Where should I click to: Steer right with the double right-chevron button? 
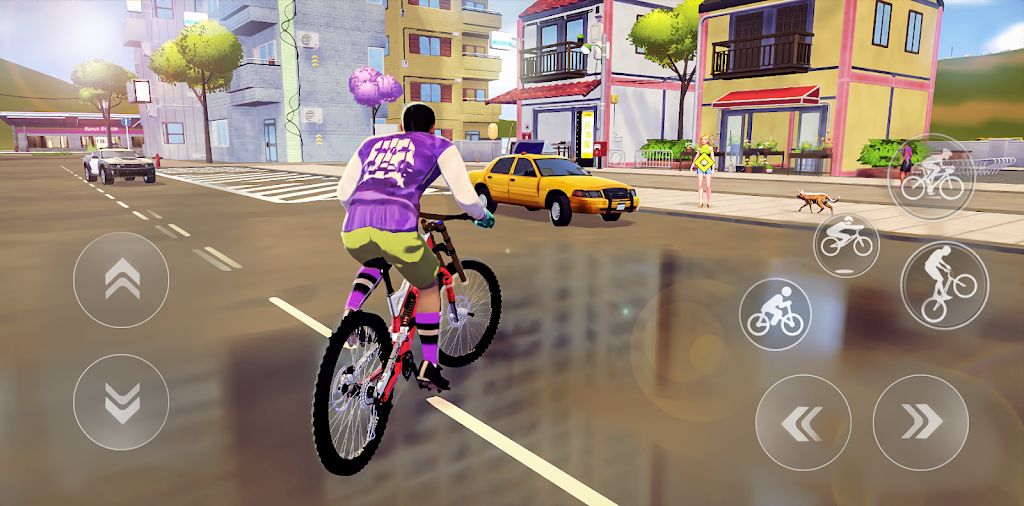921,422
